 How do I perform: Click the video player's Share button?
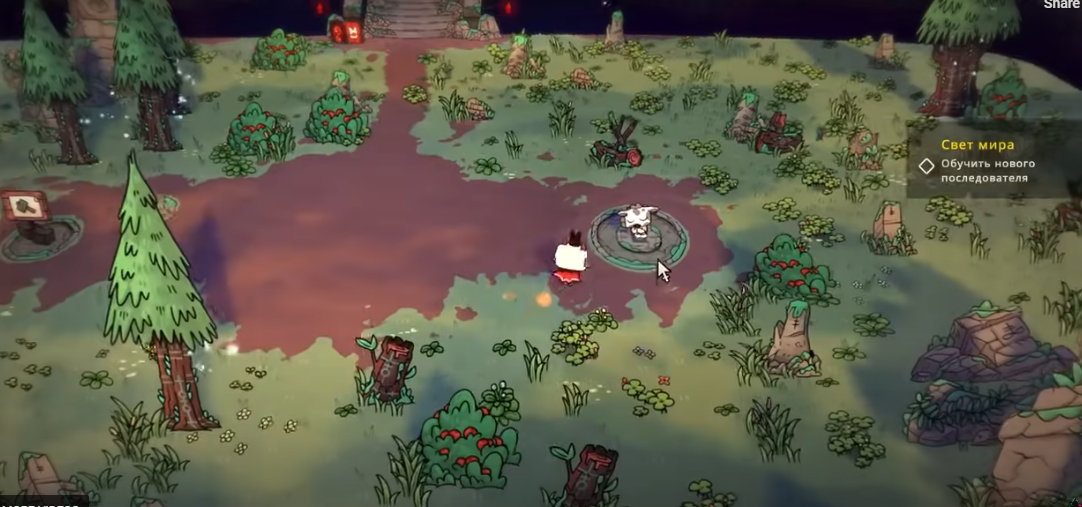point(1062,5)
